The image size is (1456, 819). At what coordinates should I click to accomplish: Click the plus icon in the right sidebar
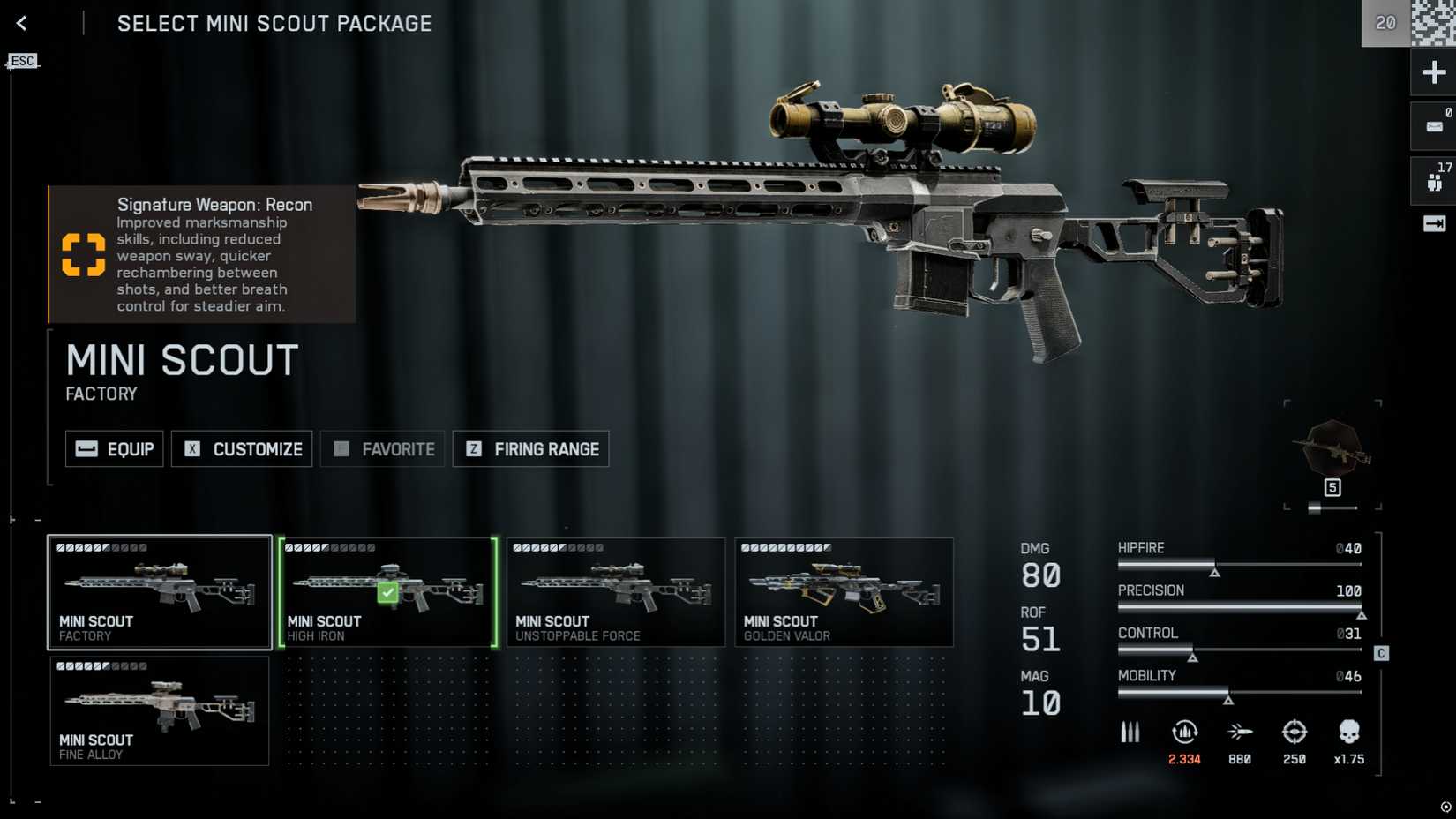[x=1434, y=72]
